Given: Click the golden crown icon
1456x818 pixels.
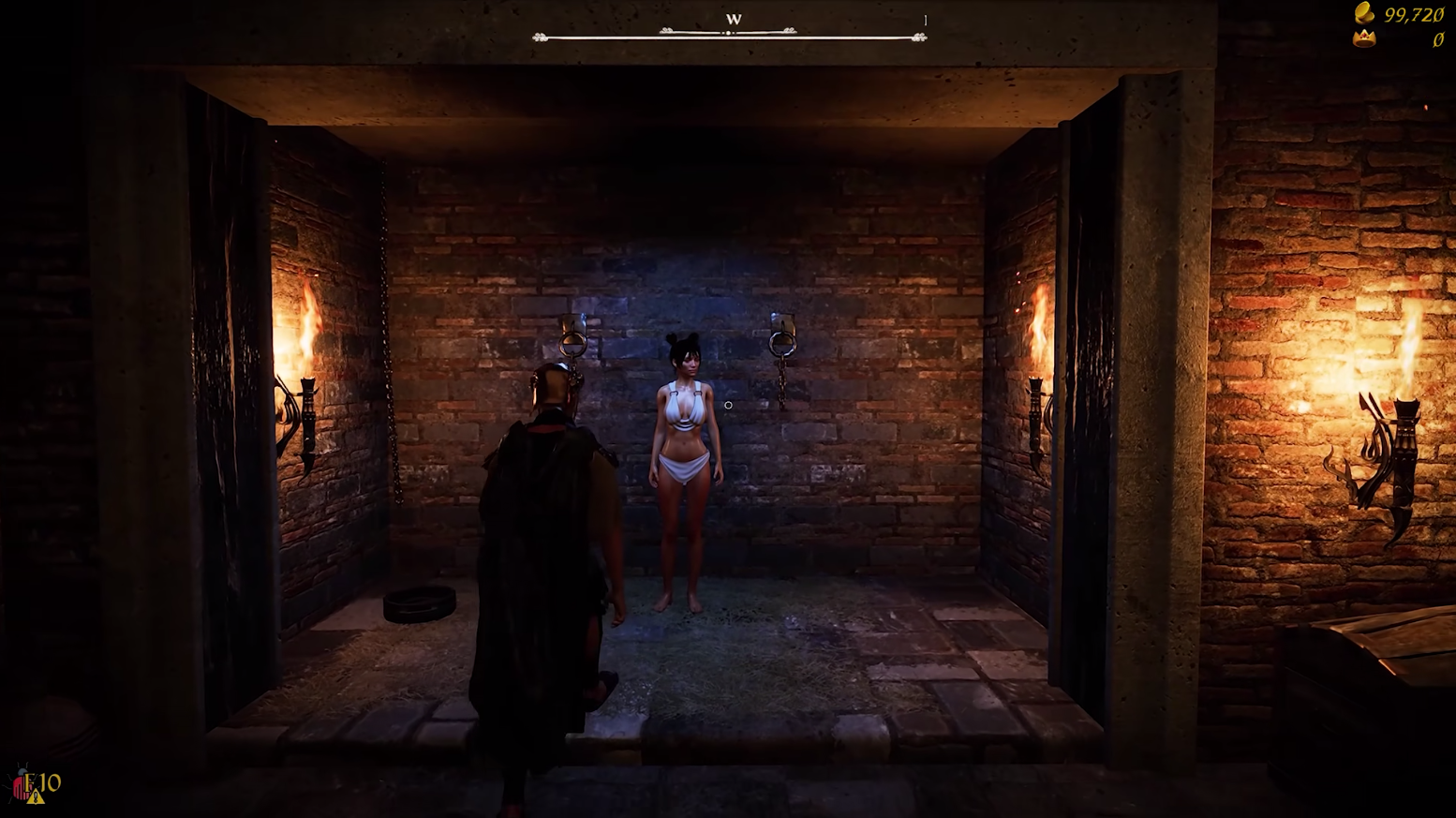Looking at the screenshot, I should (x=1364, y=38).
